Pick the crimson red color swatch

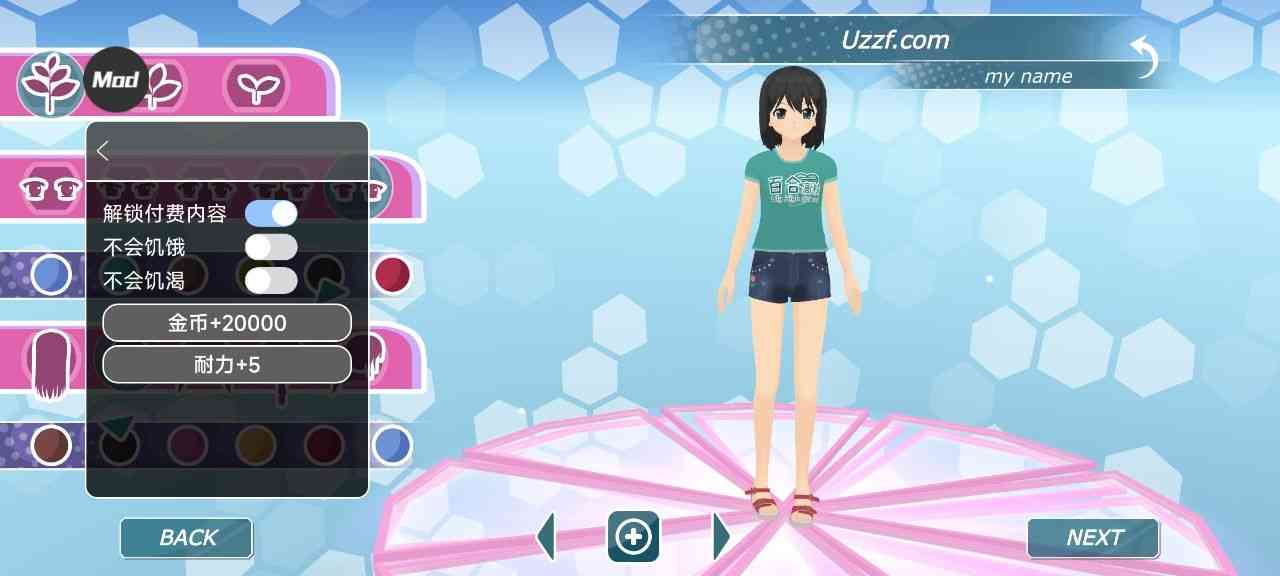coord(393,274)
